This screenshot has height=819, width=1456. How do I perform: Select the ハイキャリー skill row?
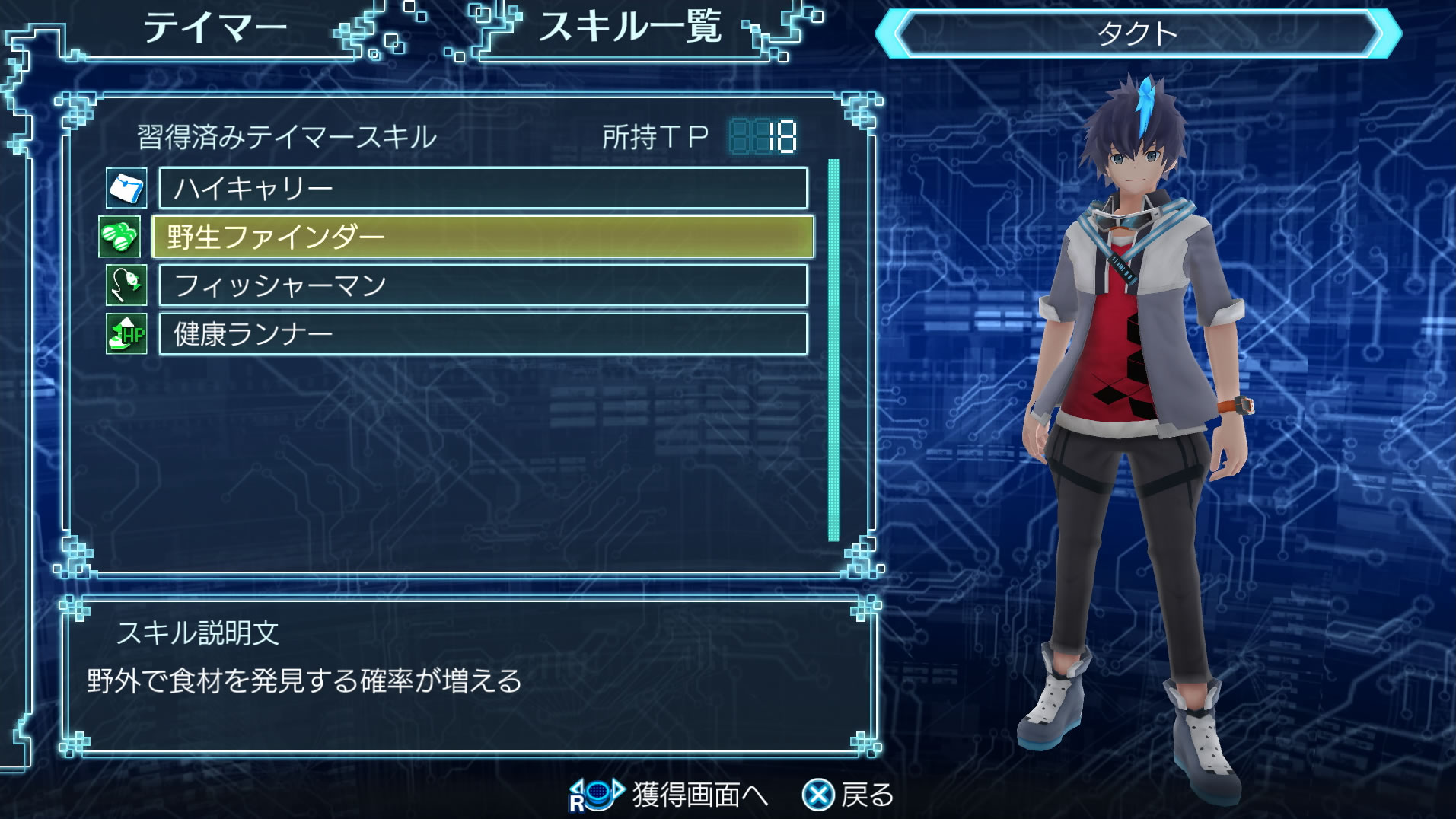pyautogui.click(x=483, y=189)
